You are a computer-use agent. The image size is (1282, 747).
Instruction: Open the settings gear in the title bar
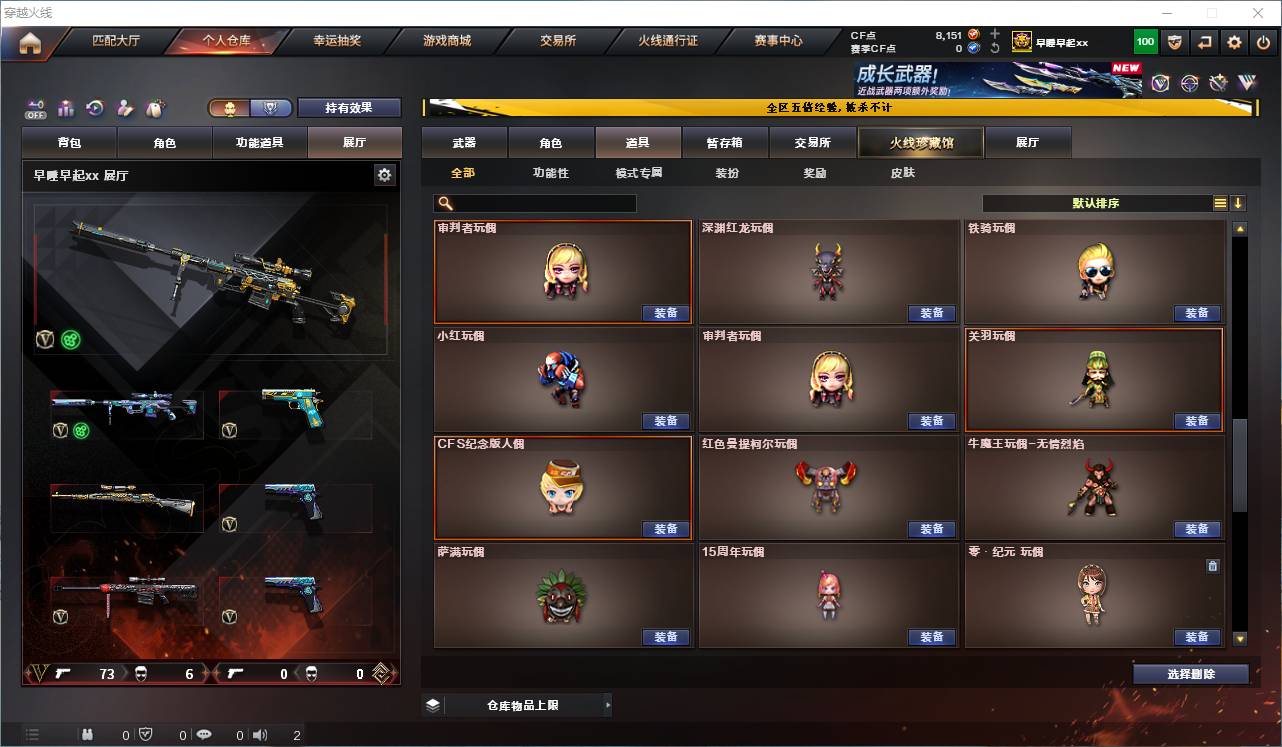click(1233, 42)
